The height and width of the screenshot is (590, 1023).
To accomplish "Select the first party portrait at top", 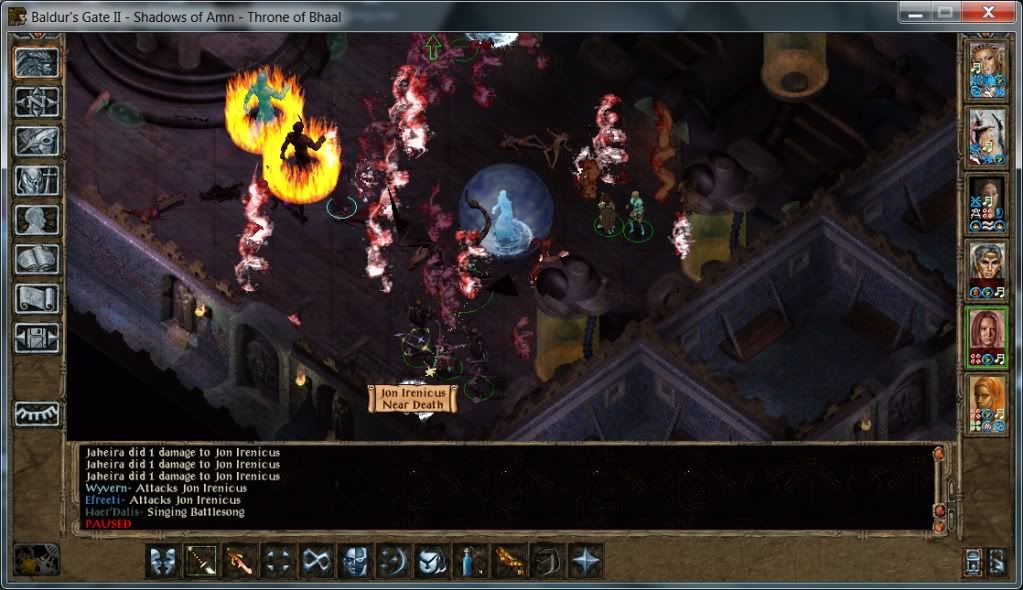I will [986, 69].
